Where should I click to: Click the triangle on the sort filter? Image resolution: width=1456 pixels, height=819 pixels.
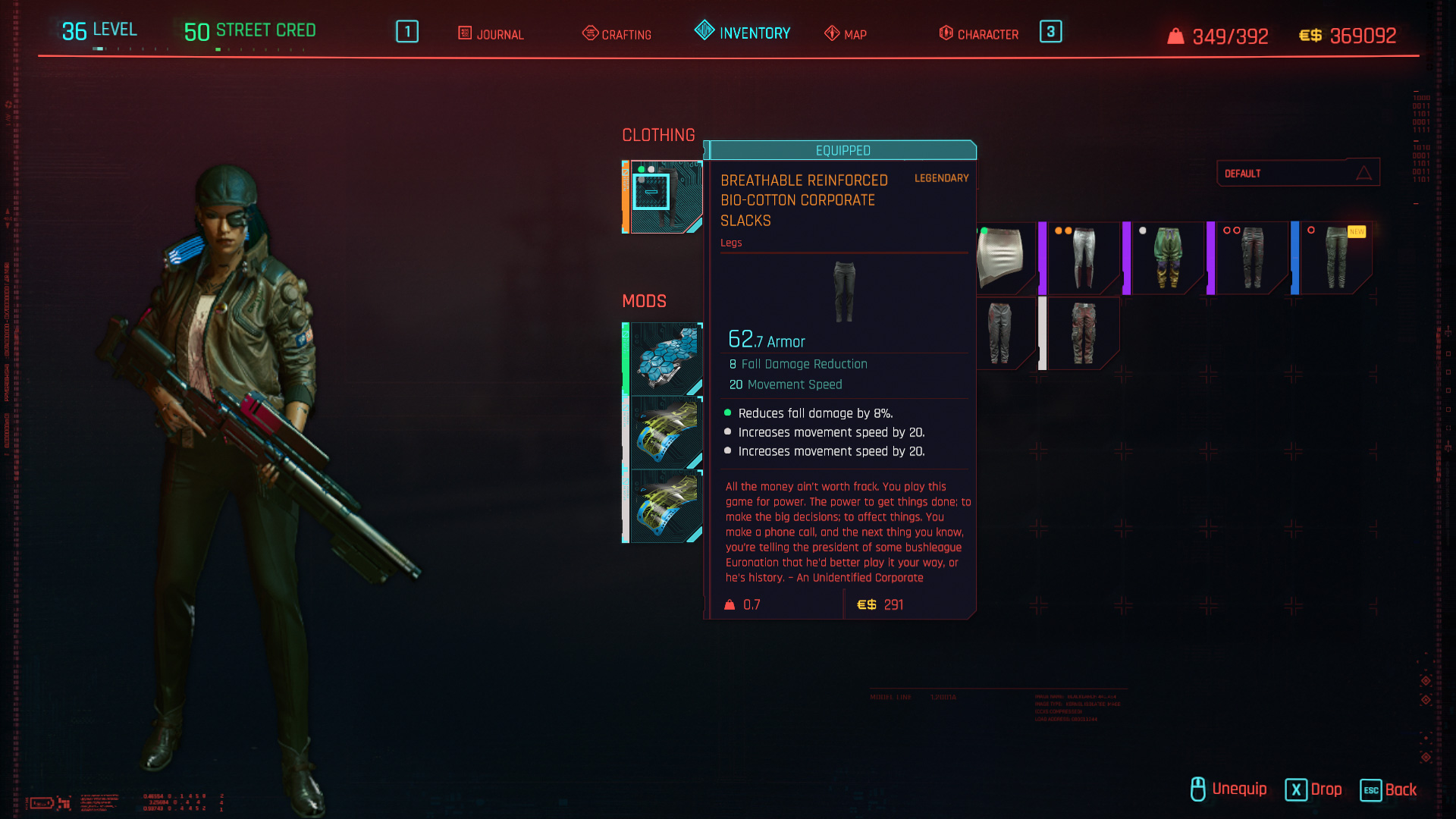1364,173
